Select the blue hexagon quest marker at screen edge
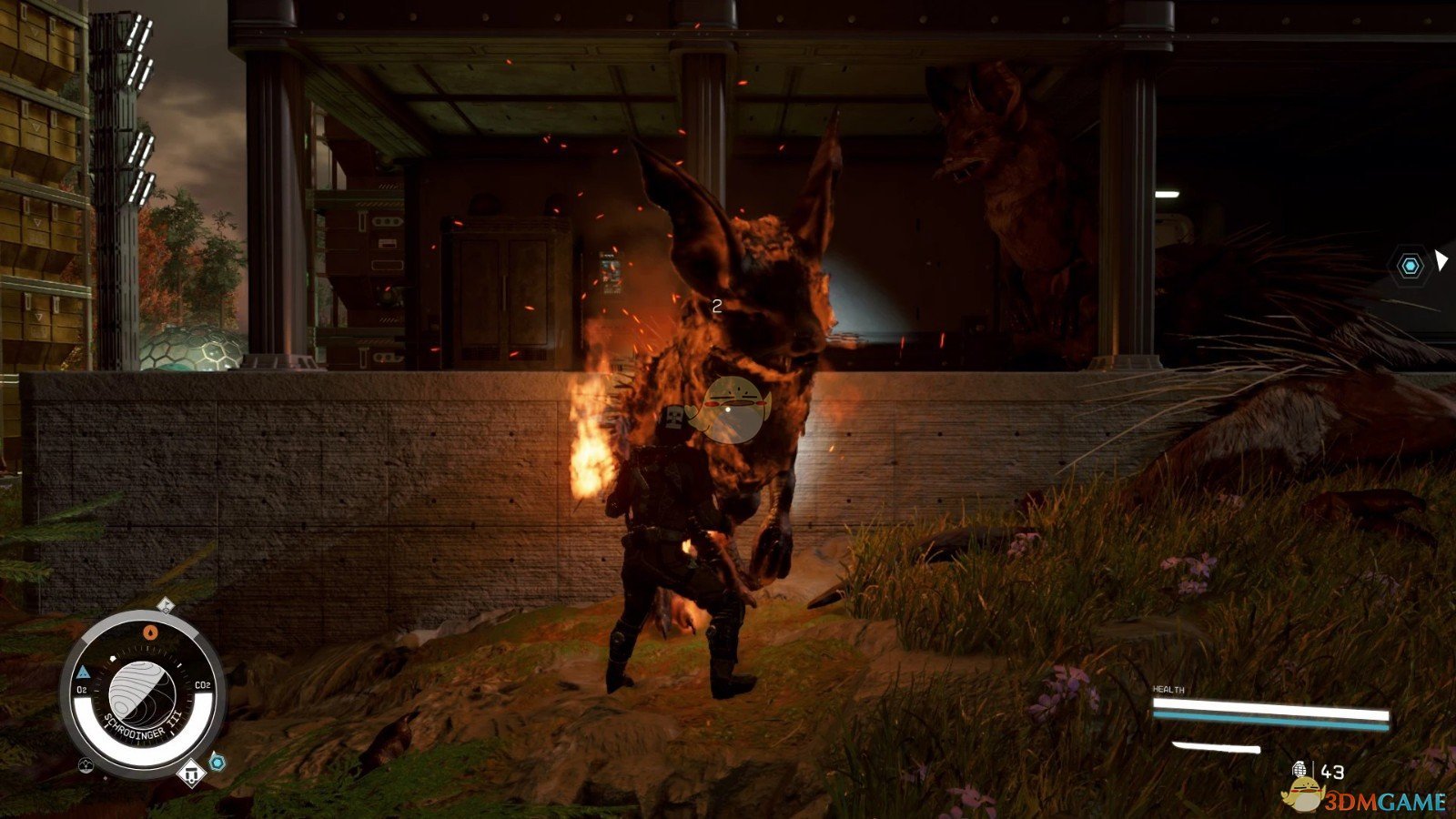The height and width of the screenshot is (819, 1456). (x=1410, y=266)
